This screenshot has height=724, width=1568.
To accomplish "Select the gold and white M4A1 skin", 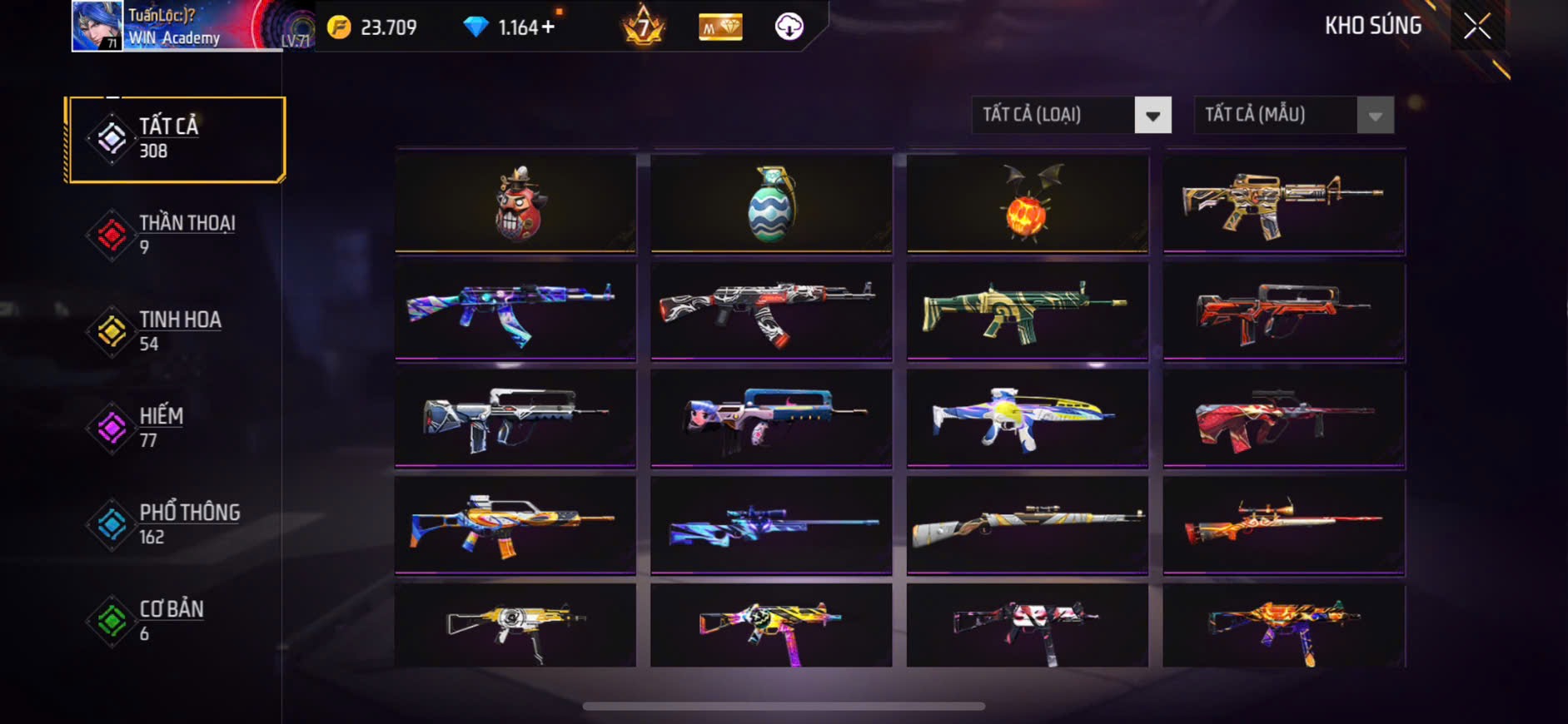I will click(1283, 203).
